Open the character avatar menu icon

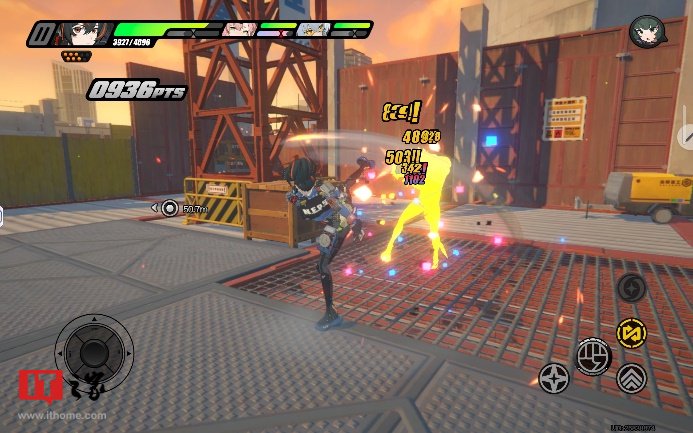tap(645, 33)
